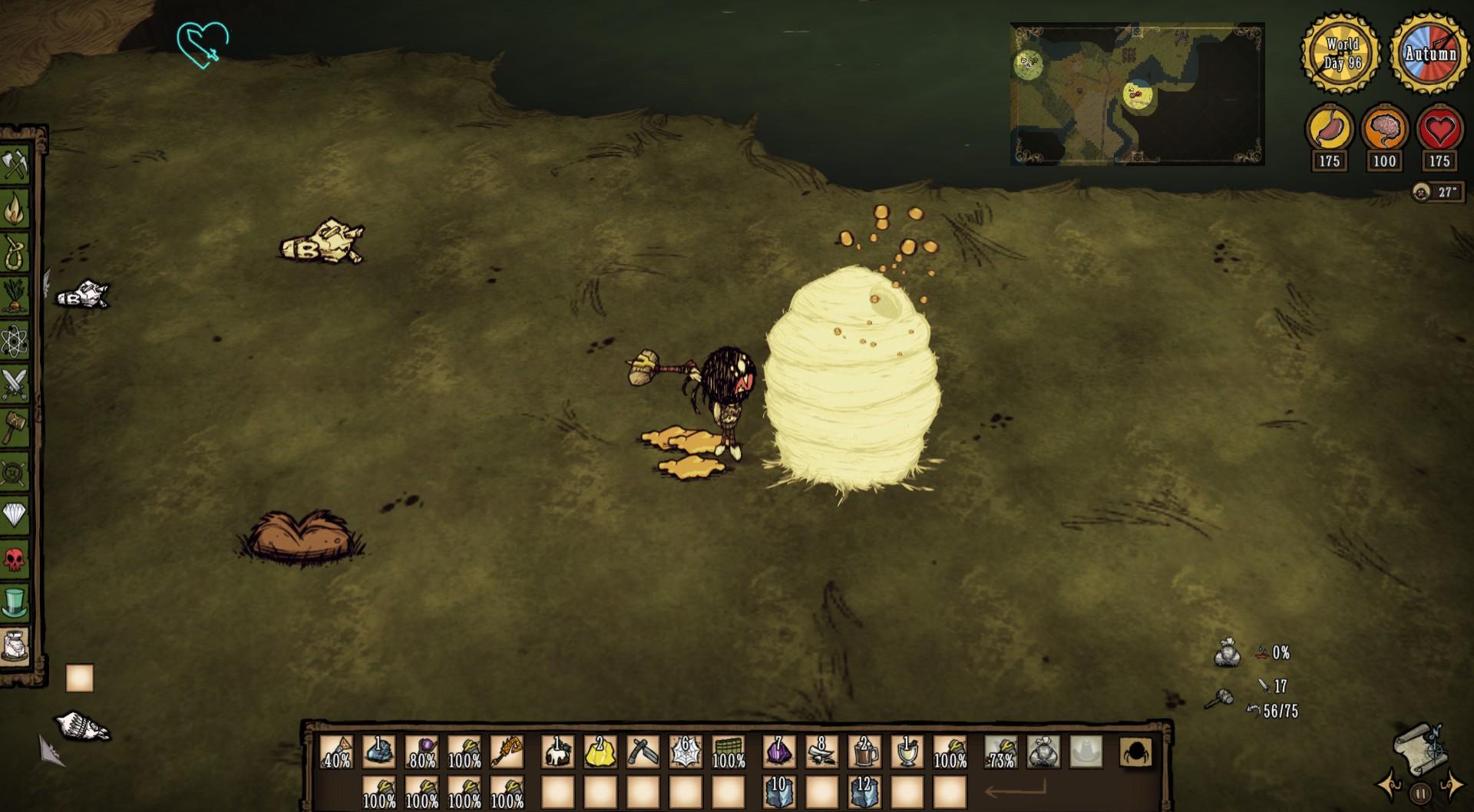Switch to the Survival rope-trap tab
This screenshot has height=812, width=1474.
(x=15, y=252)
